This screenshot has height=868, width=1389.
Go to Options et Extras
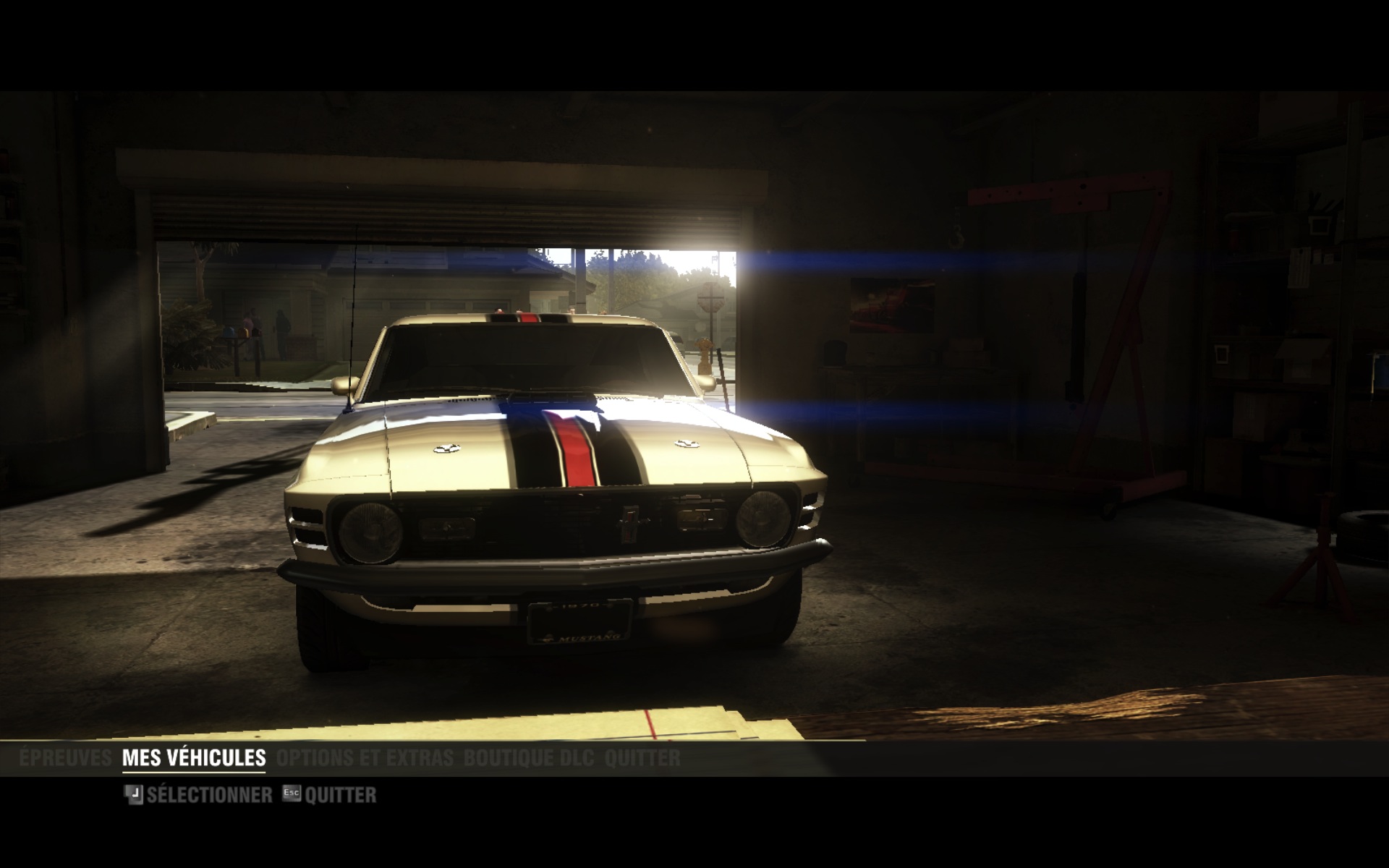(365, 758)
